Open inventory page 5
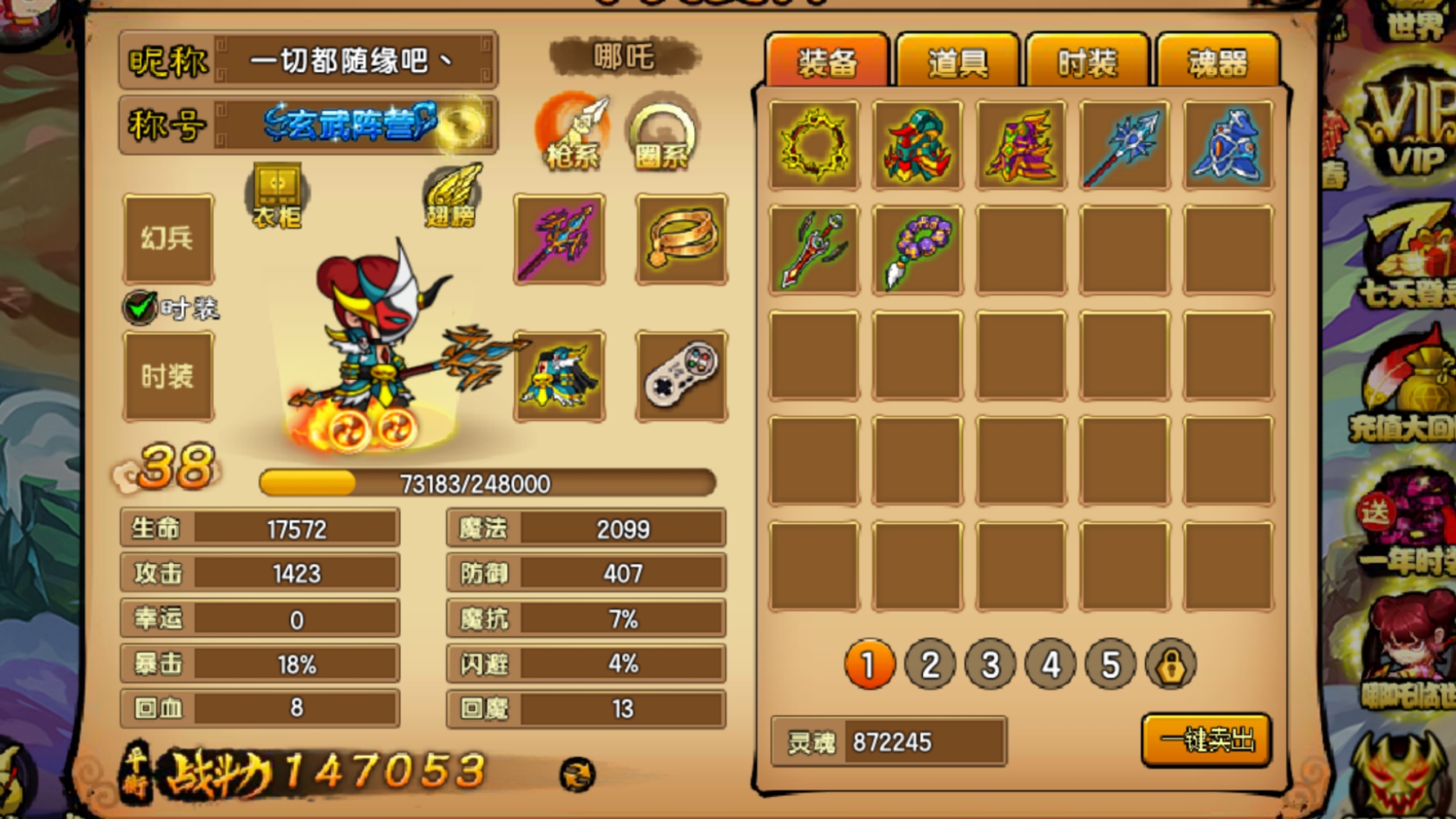Viewport: 1456px width, 819px height. (1110, 665)
